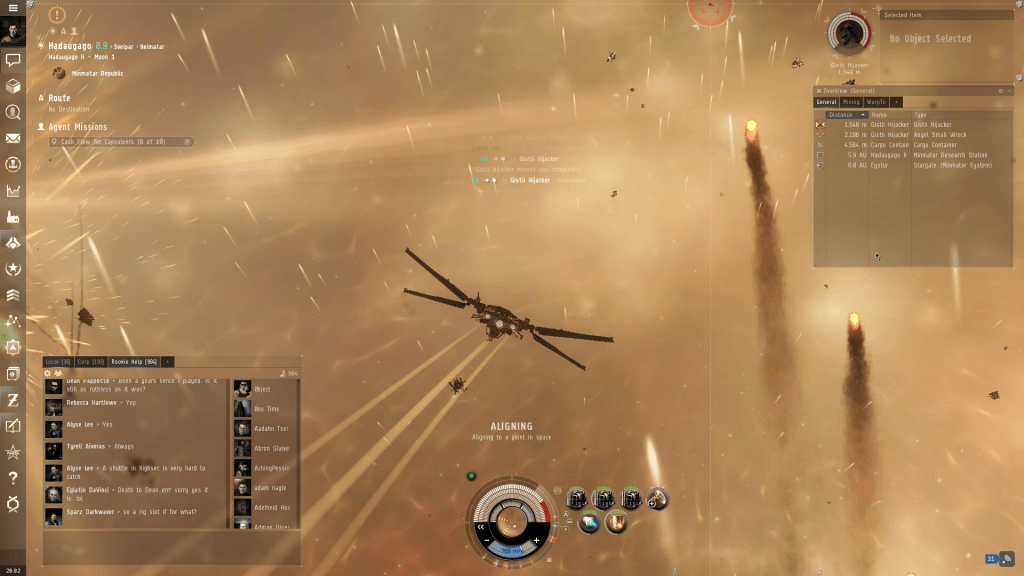This screenshot has width=1024, height=576.
Task: Switch to the Mining overview tab
Action: (851, 102)
